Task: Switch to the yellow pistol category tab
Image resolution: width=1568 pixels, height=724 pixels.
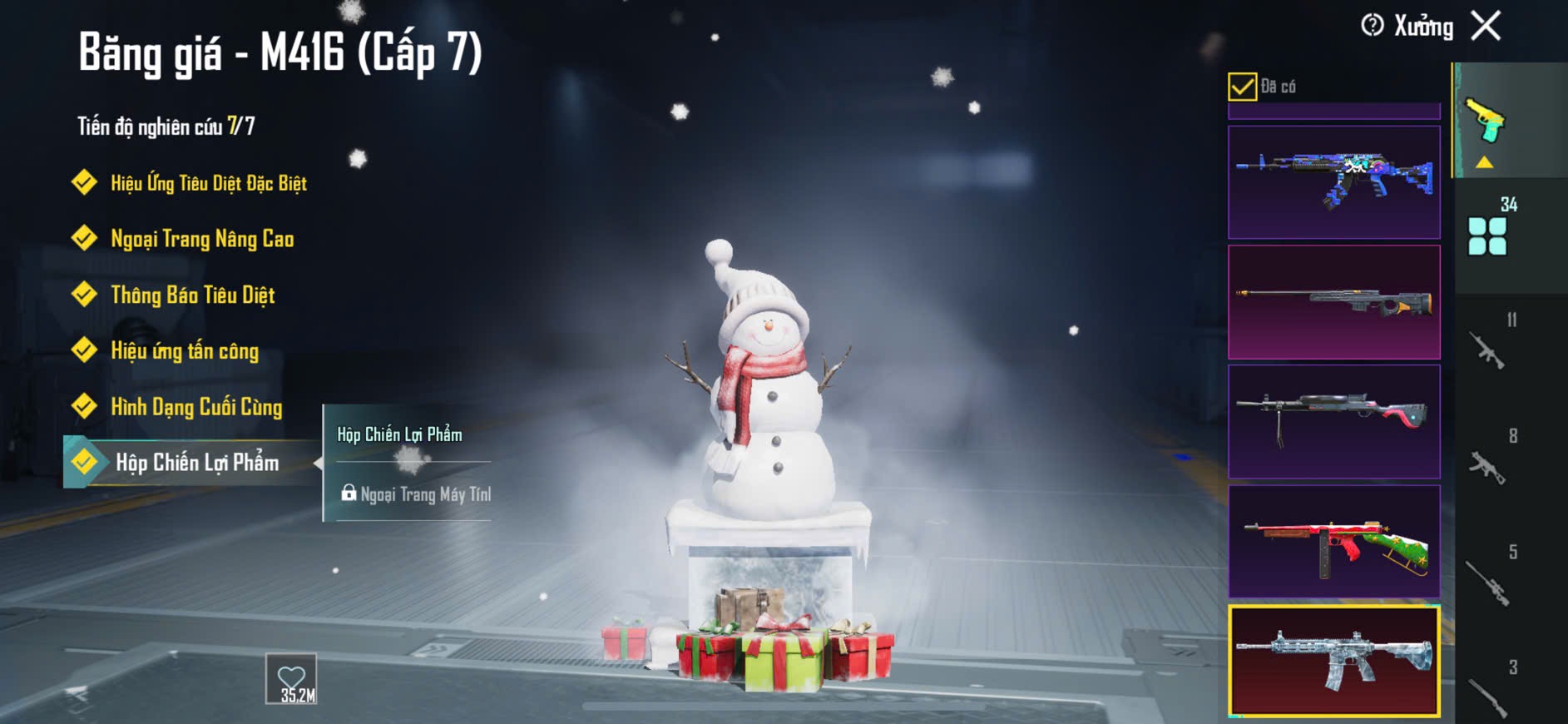Action: [1486, 123]
